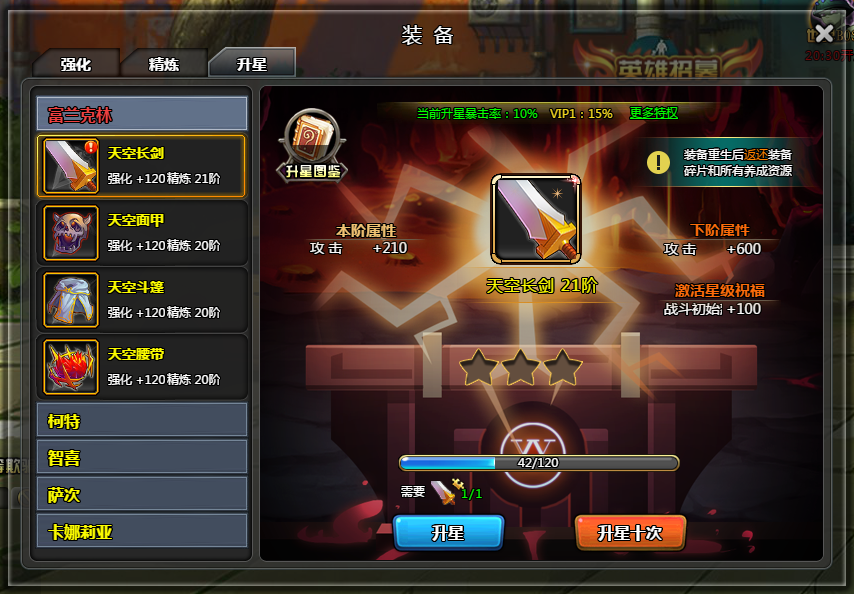Show the 卡娜莉亚 hero equipment
This screenshot has height=594, width=854.
coord(141,531)
